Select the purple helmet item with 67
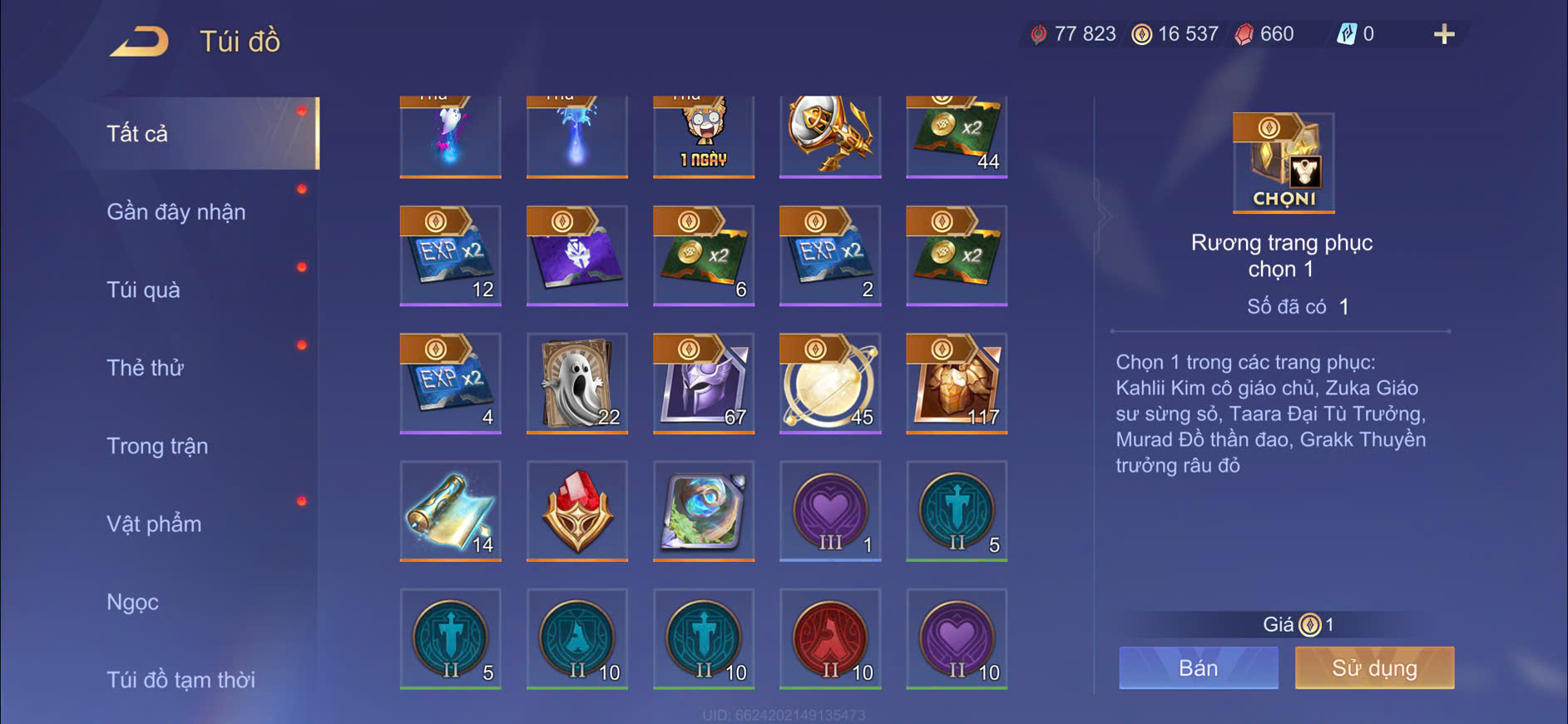The image size is (1568, 724). click(x=704, y=383)
